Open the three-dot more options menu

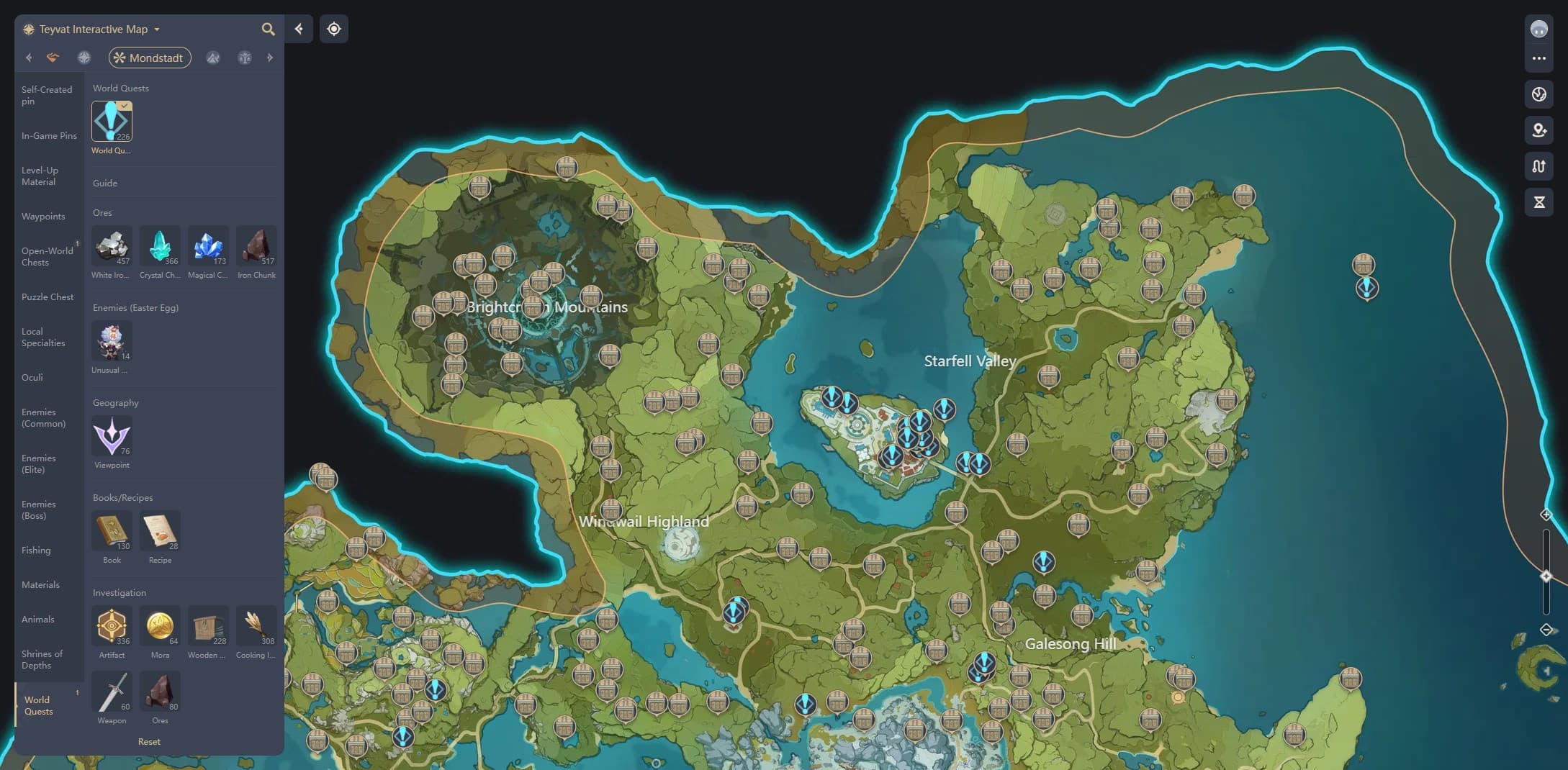click(x=1539, y=58)
